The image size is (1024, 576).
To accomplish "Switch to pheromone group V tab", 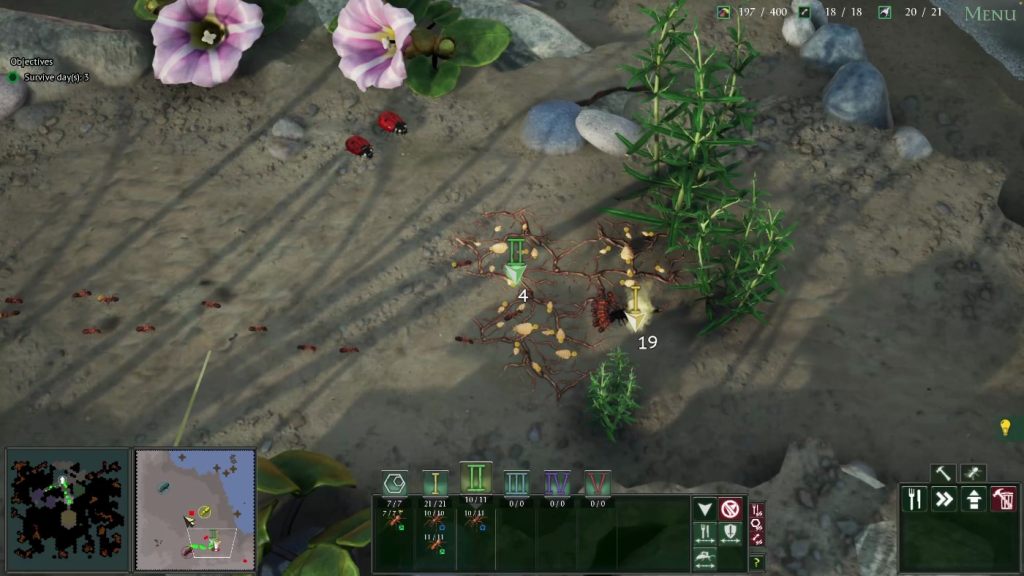I will pyautogui.click(x=598, y=484).
